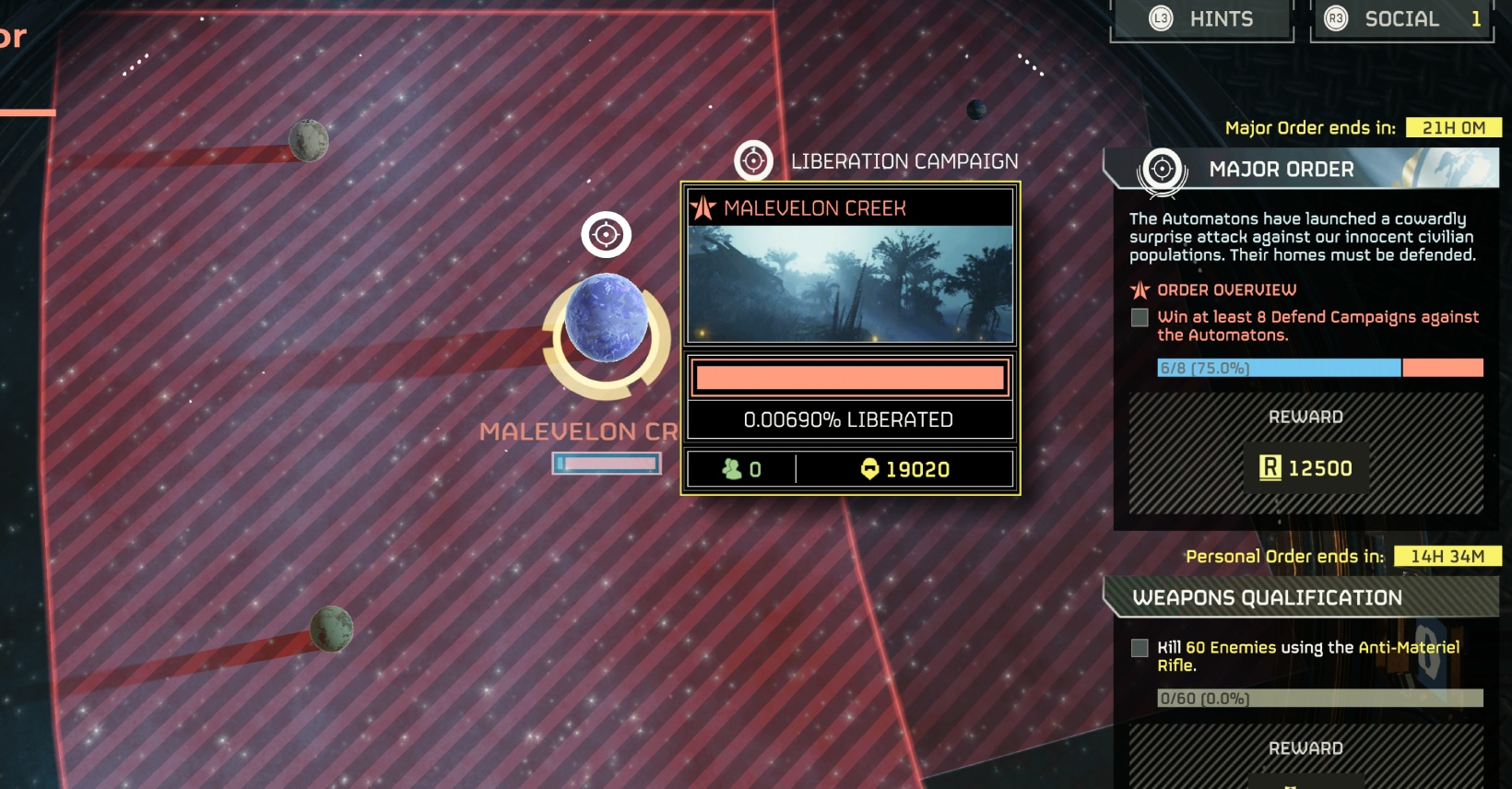Click the 12500 Major Order reward box
Viewport: 1512px width, 789px height.
[x=1305, y=468]
